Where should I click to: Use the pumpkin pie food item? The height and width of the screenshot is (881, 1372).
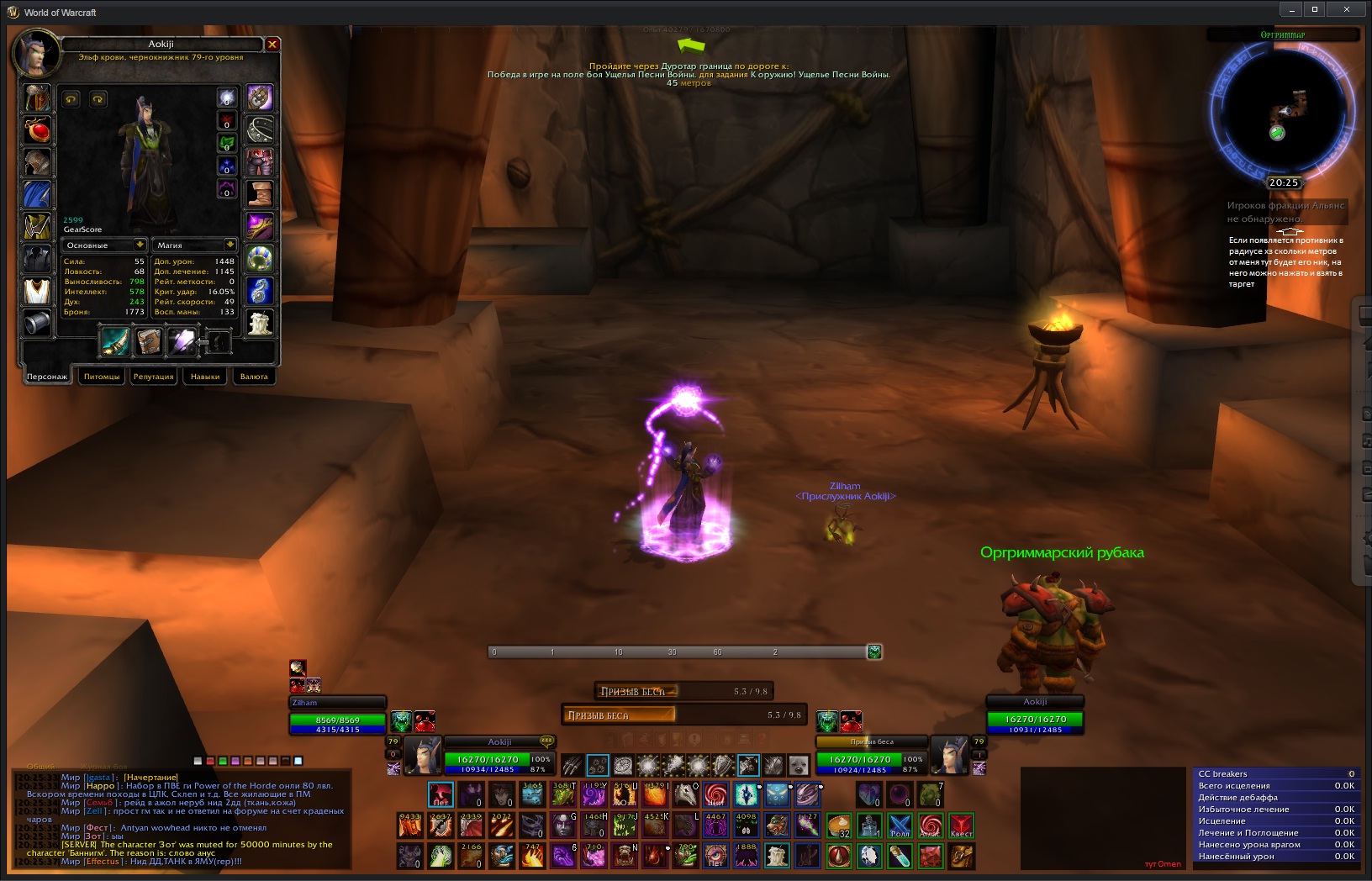pos(838,826)
